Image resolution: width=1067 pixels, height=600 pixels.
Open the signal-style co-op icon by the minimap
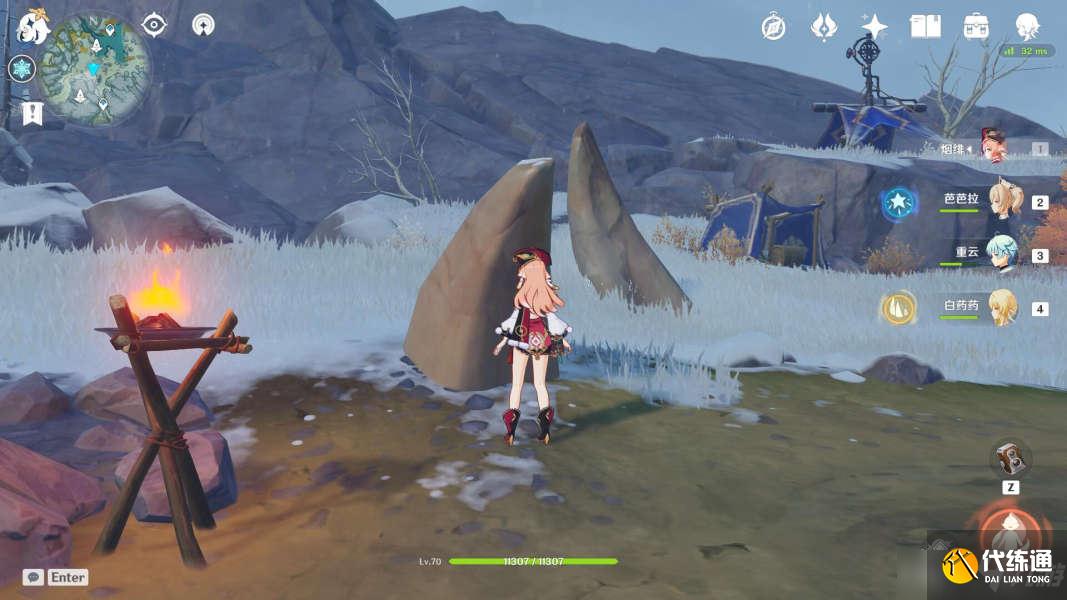pyautogui.click(x=203, y=25)
